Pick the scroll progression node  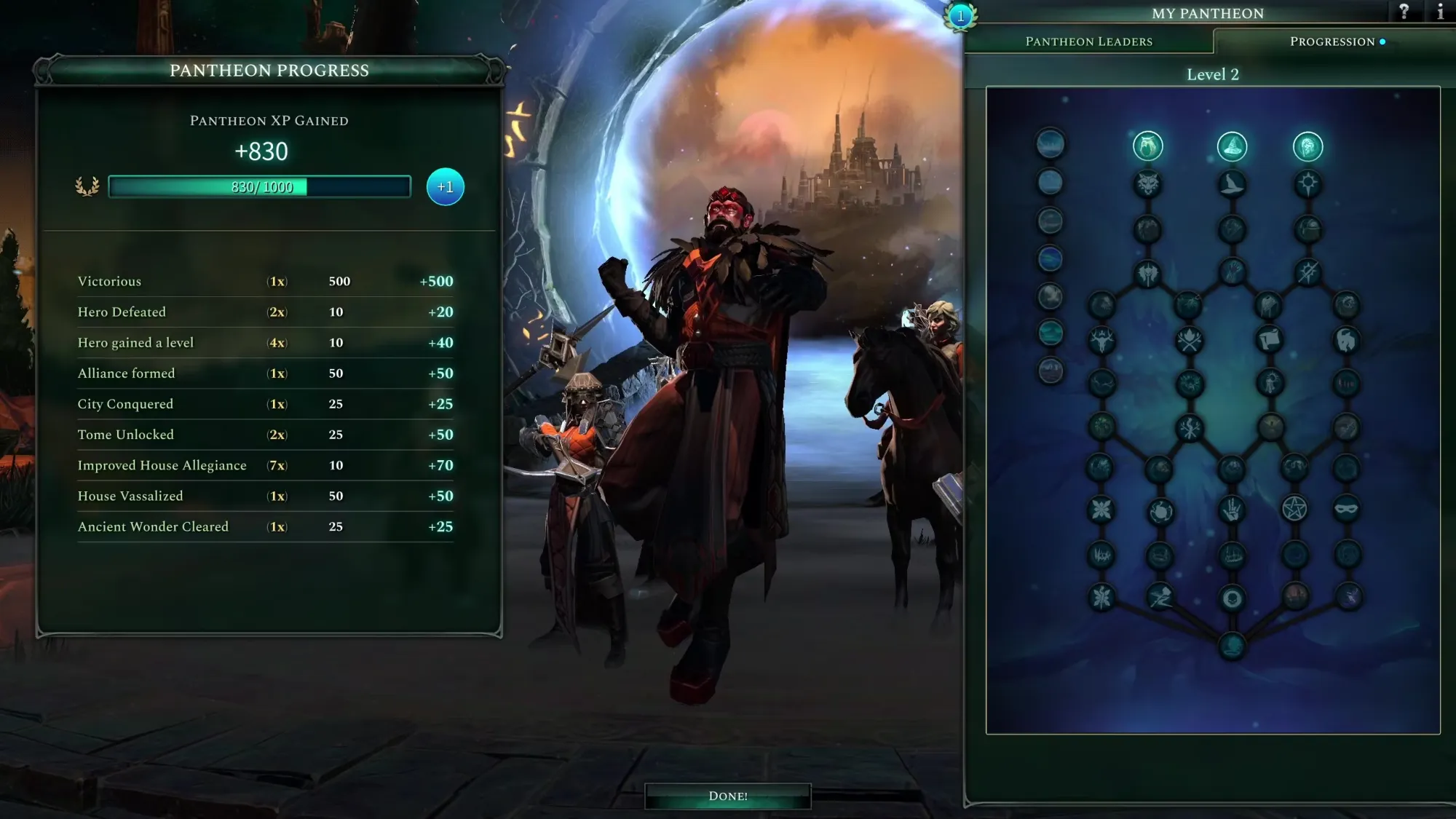[1270, 340]
